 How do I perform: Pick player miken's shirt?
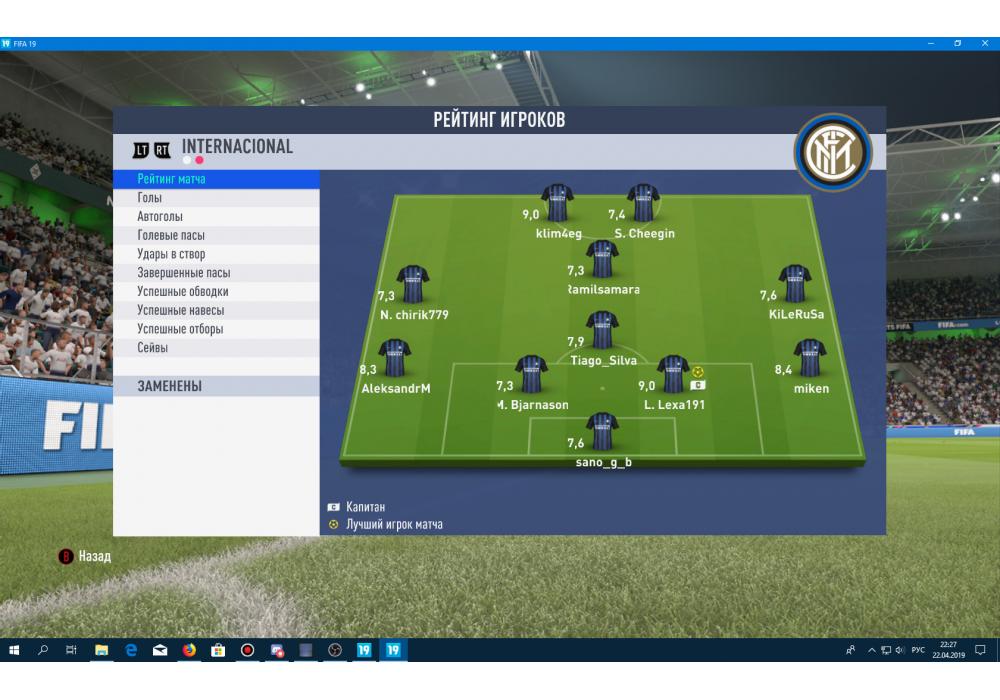click(810, 358)
